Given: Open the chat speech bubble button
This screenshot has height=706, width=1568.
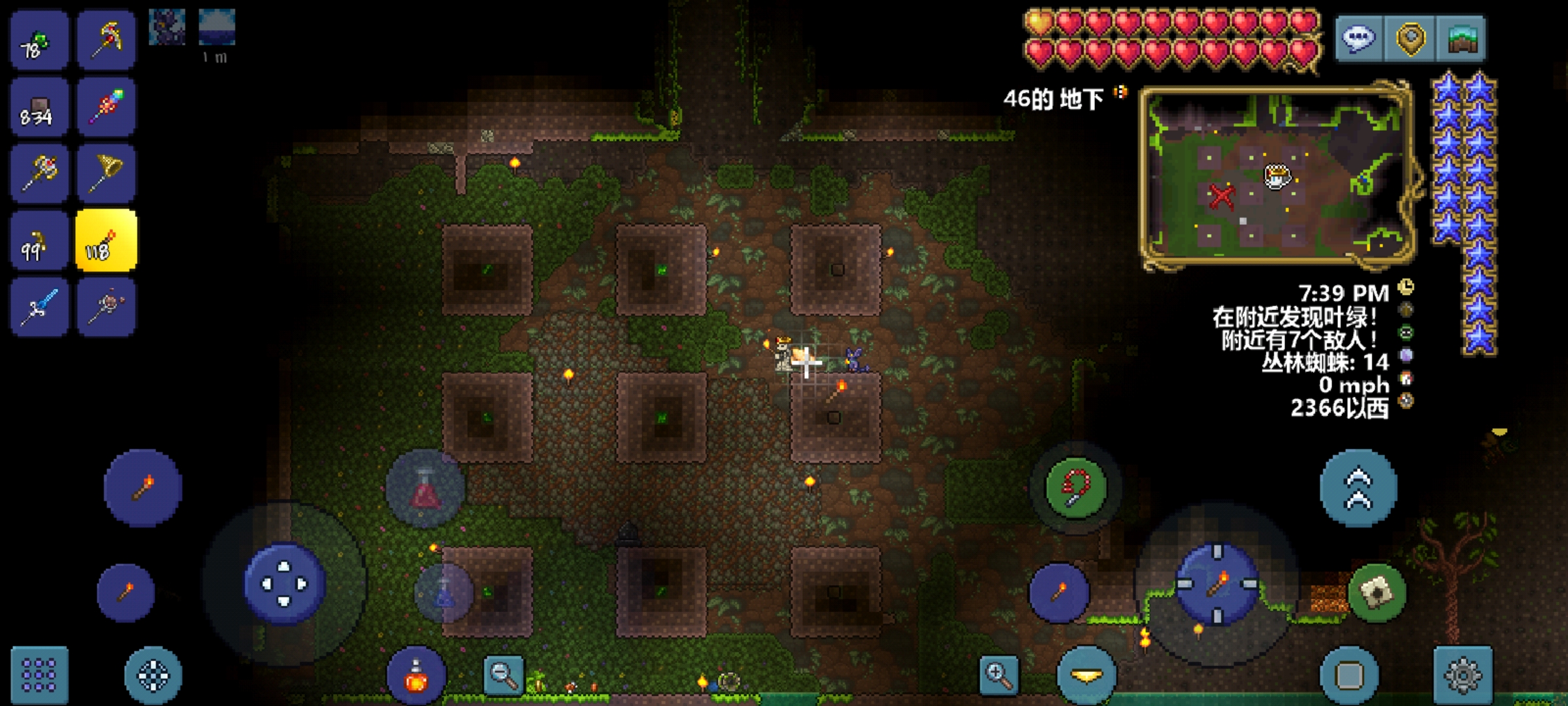Looking at the screenshot, I should [1358, 39].
